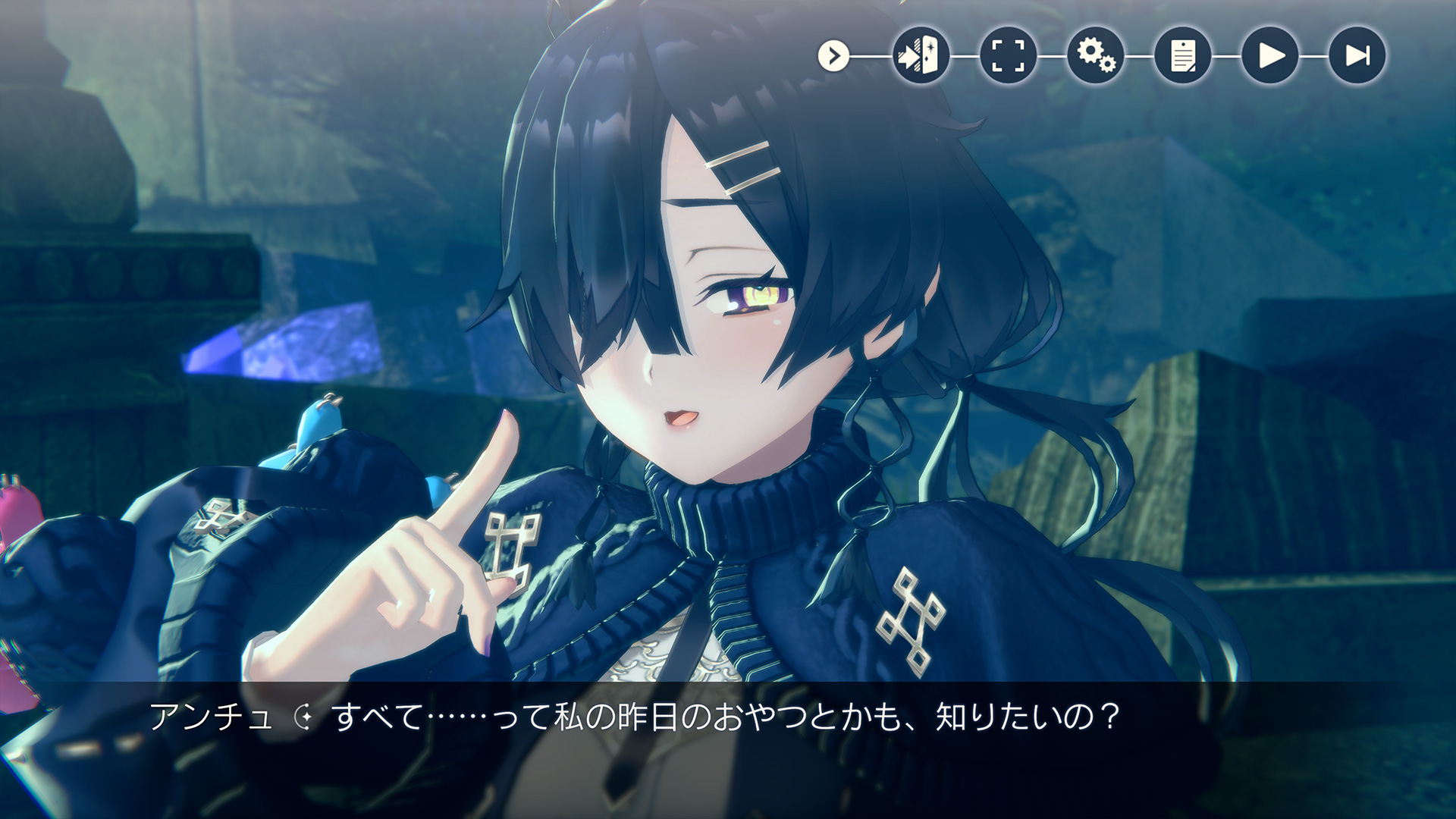
Task: Start auto-play with the play button
Action: click(1270, 55)
